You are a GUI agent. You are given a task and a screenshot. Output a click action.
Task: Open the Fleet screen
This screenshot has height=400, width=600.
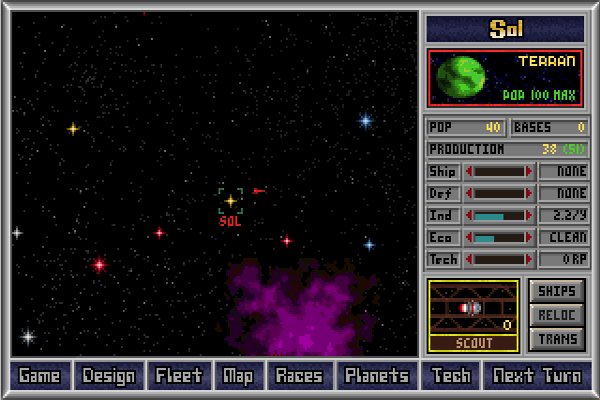[x=179, y=376]
